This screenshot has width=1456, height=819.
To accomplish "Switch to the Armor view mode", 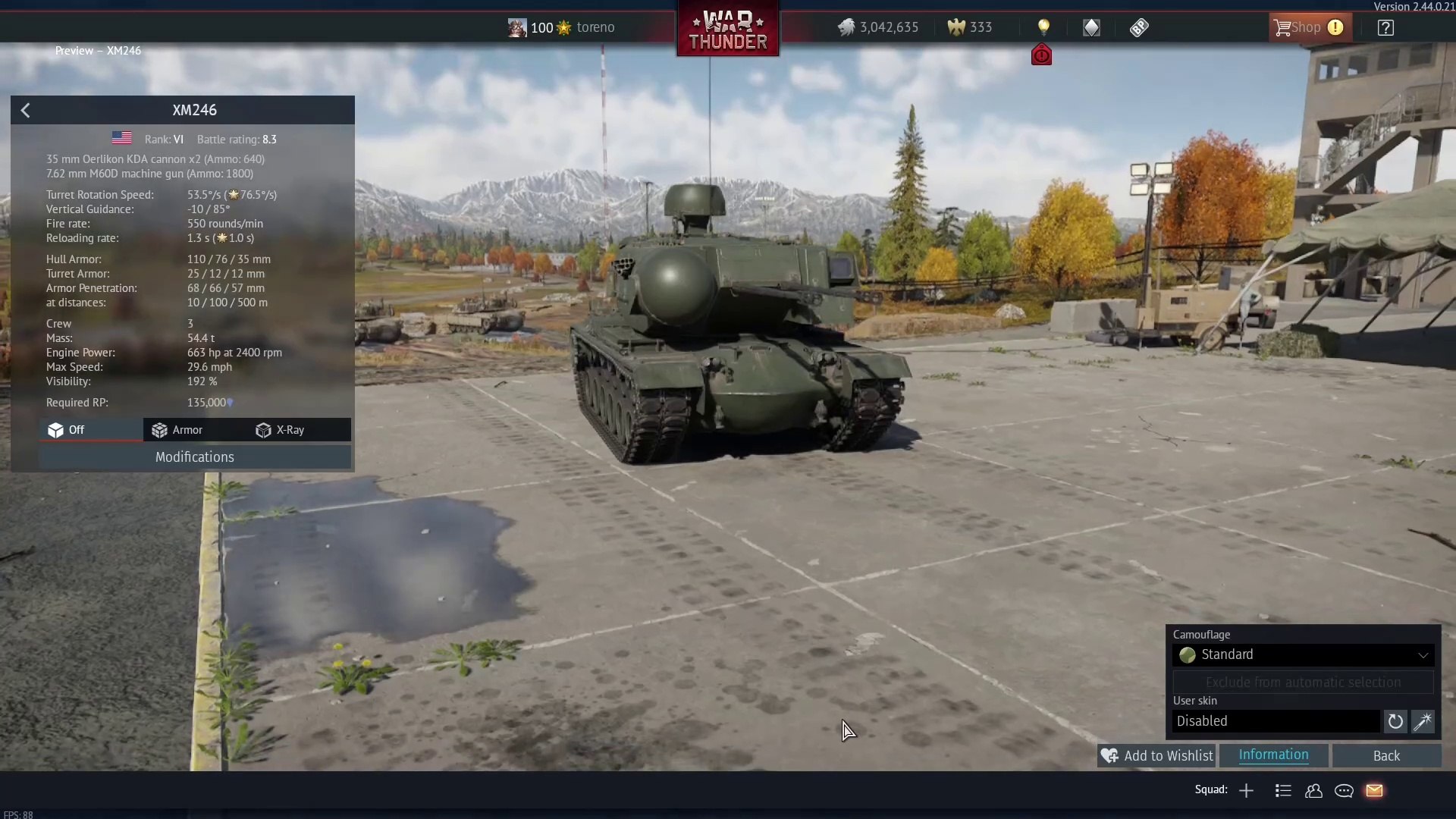I will click(x=177, y=430).
